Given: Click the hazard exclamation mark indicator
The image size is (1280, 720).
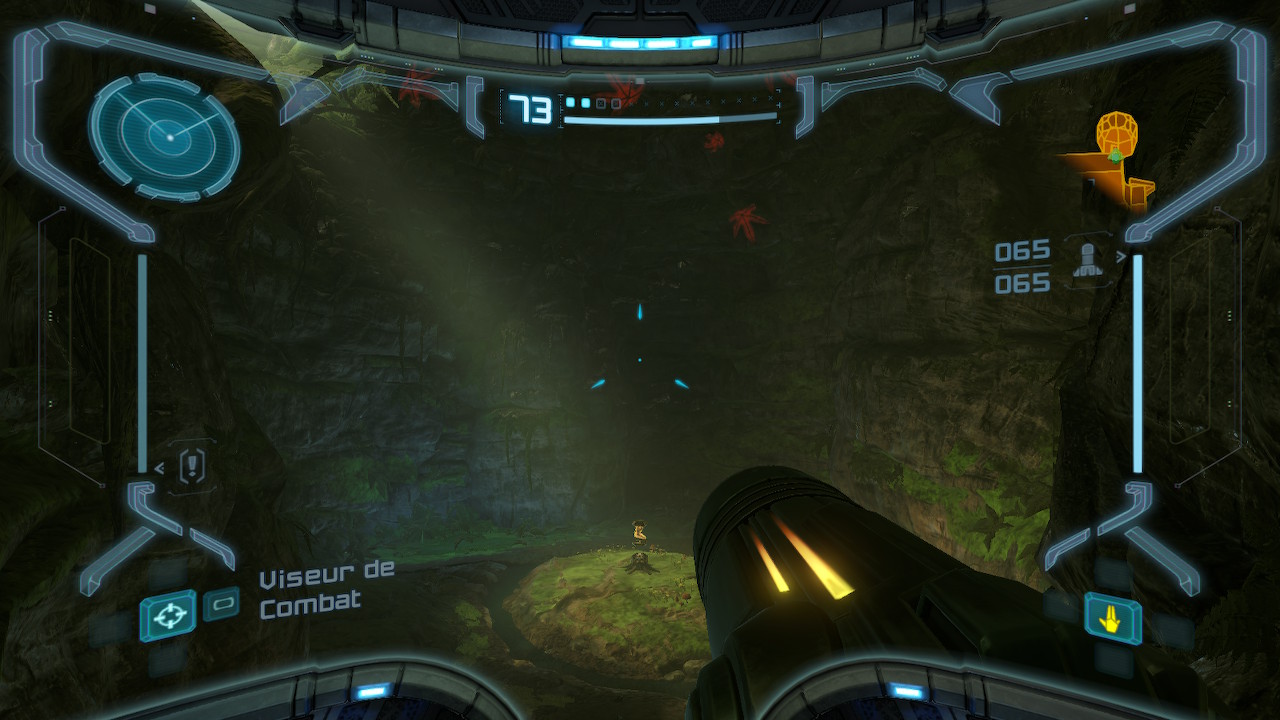Looking at the screenshot, I should click(x=192, y=466).
